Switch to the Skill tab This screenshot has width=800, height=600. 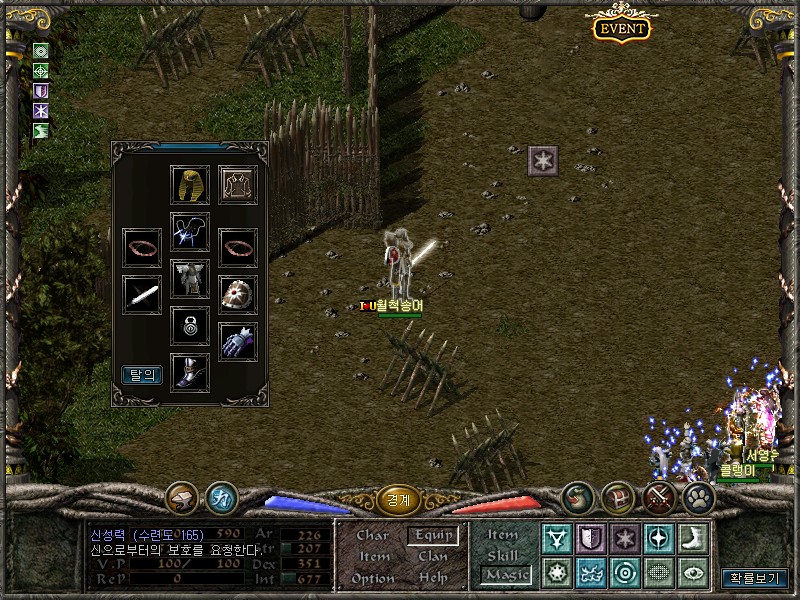[x=503, y=555]
